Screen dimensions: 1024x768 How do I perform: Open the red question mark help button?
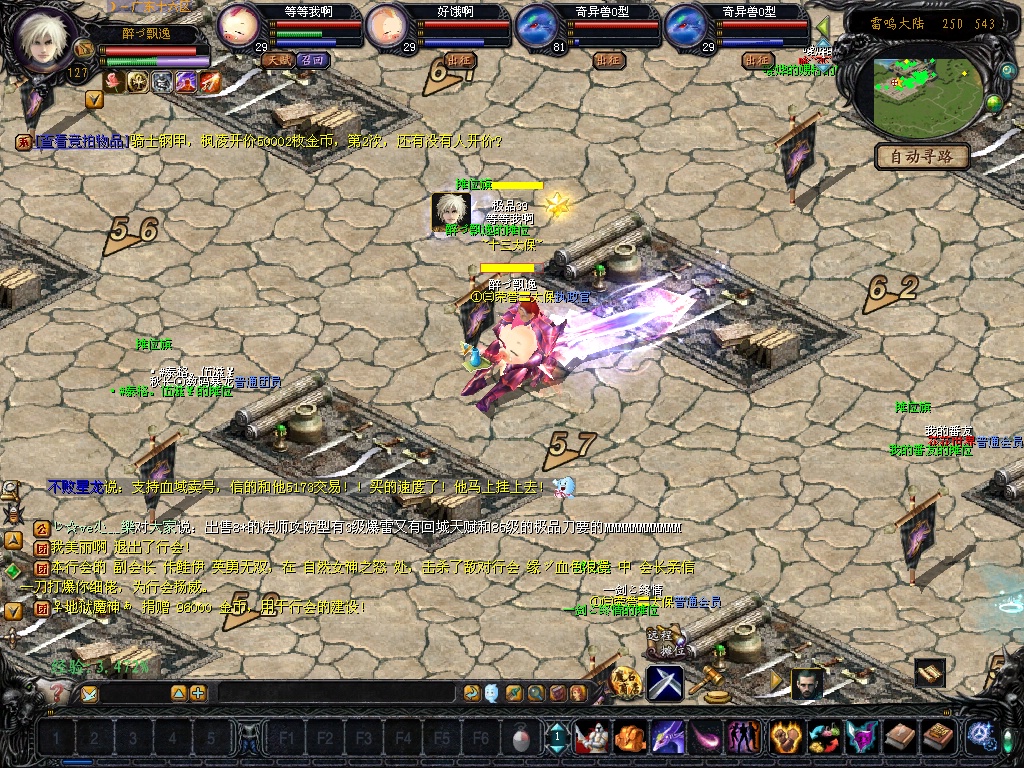(x=57, y=692)
